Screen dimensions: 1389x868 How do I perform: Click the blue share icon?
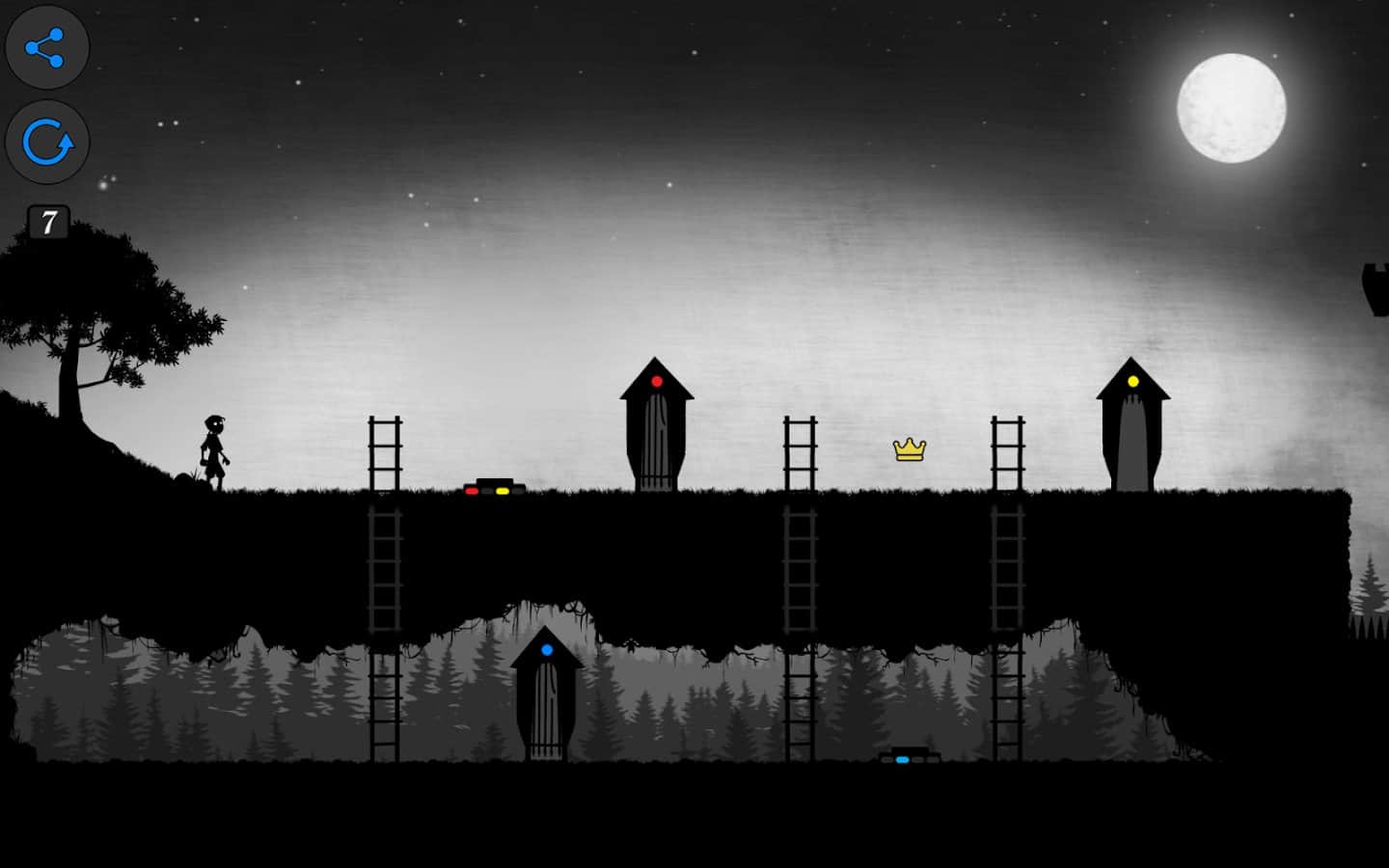pos(46,46)
